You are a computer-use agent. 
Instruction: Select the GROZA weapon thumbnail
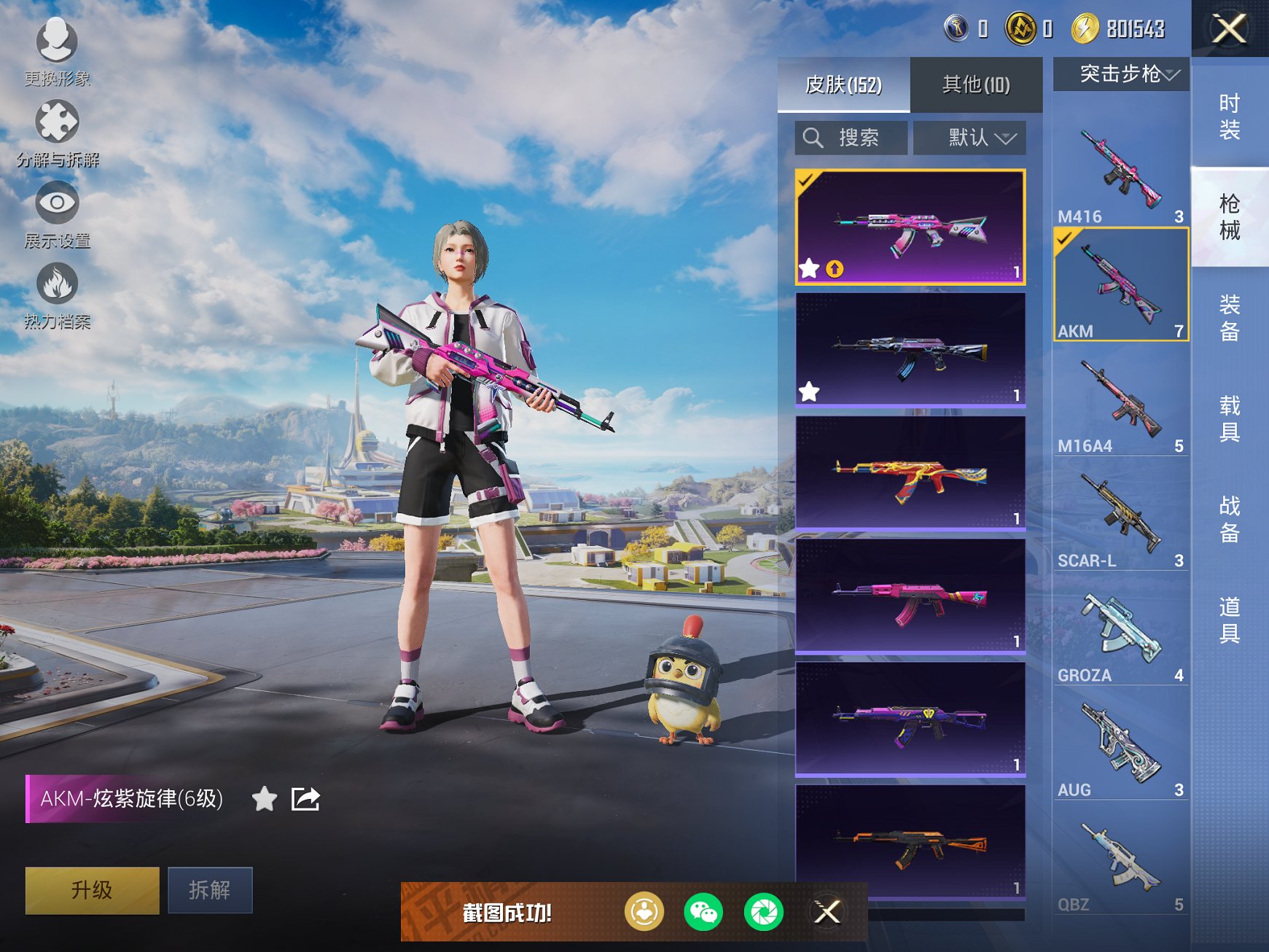1120,632
